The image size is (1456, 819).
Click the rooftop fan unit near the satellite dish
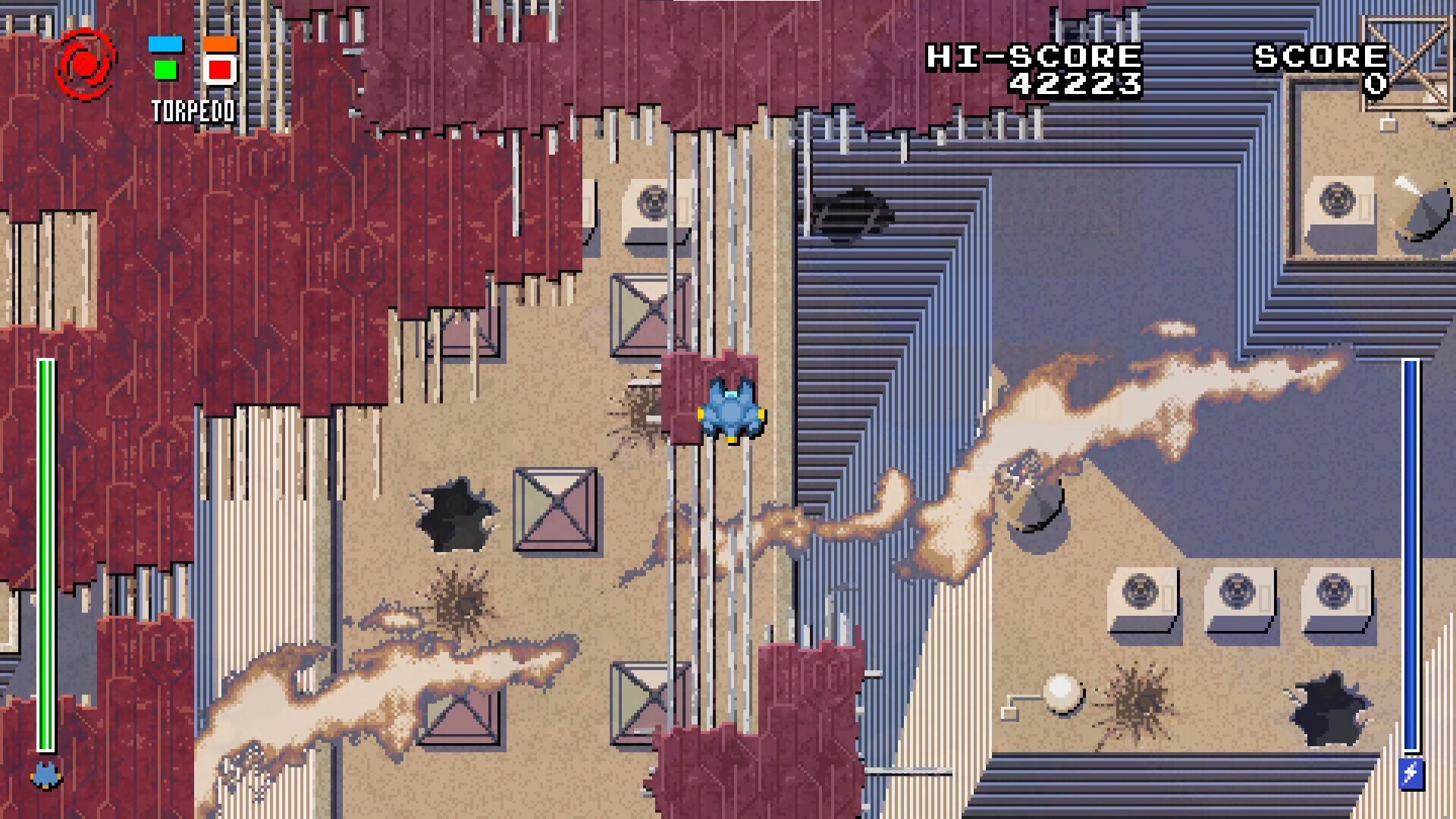click(1339, 201)
